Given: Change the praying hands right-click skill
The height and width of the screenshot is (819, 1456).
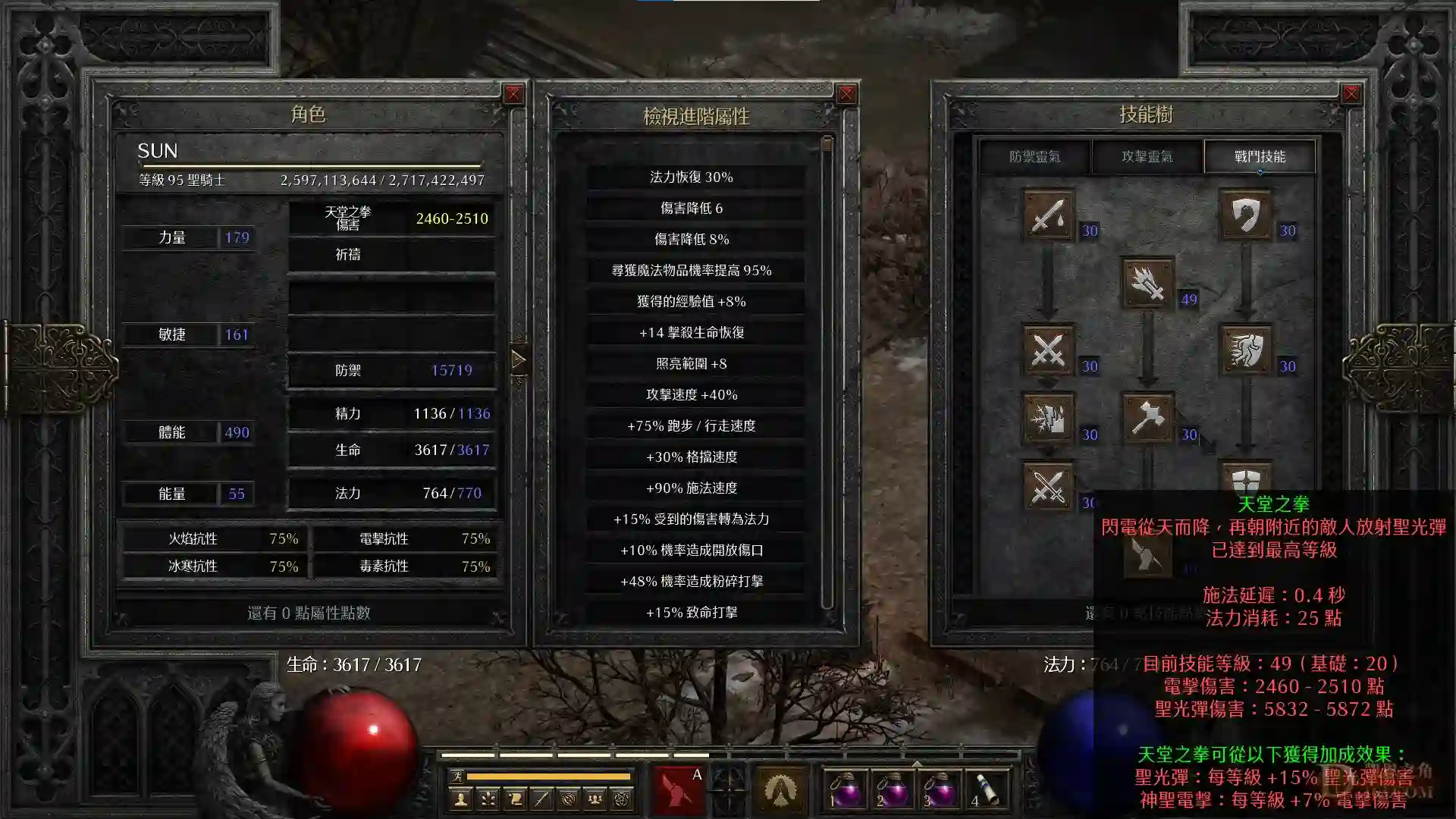Looking at the screenshot, I should click(780, 789).
